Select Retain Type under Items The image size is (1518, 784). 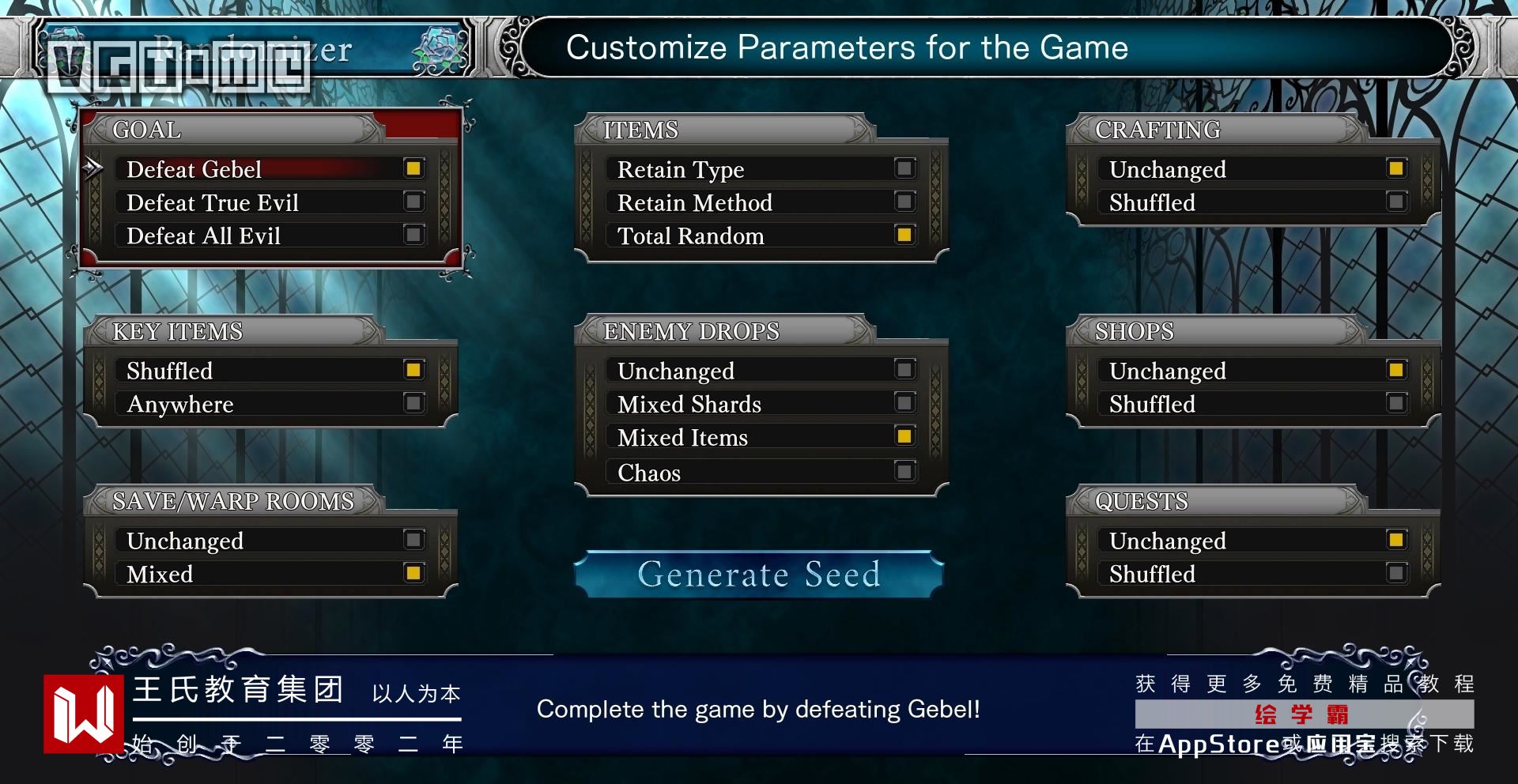point(761,169)
